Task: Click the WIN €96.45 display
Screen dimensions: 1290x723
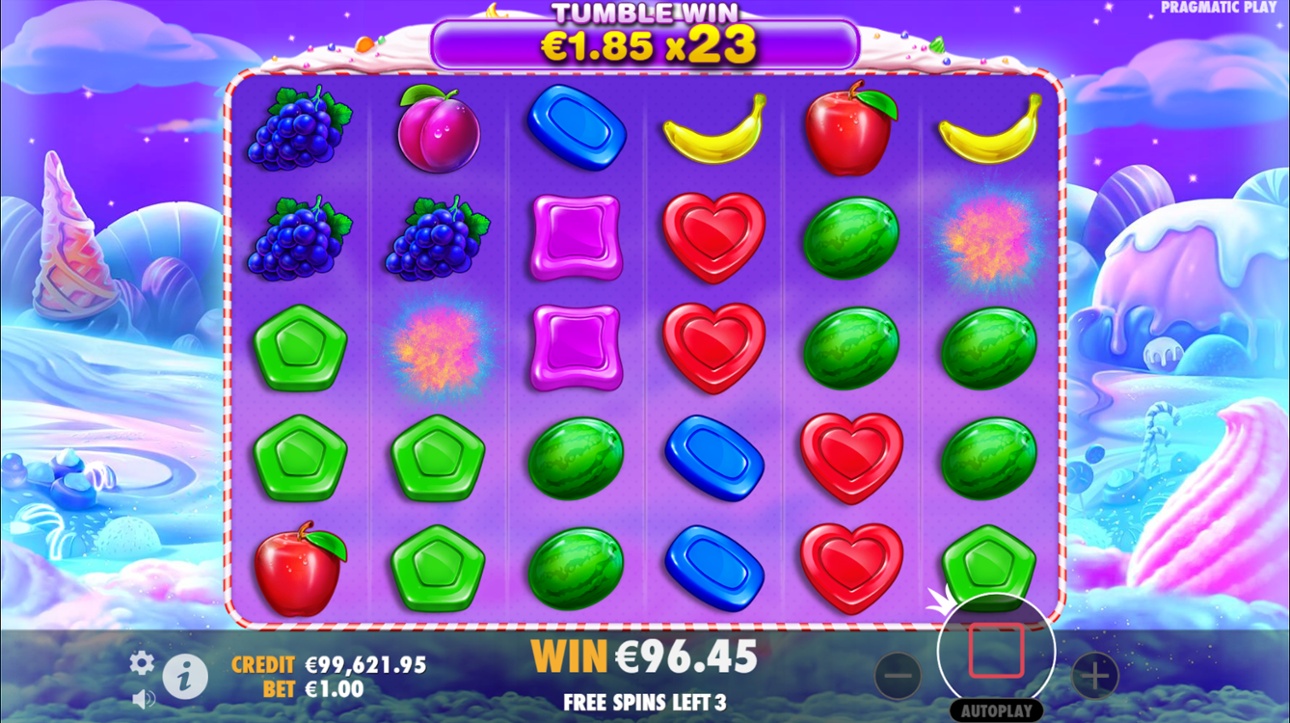Action: coord(645,659)
